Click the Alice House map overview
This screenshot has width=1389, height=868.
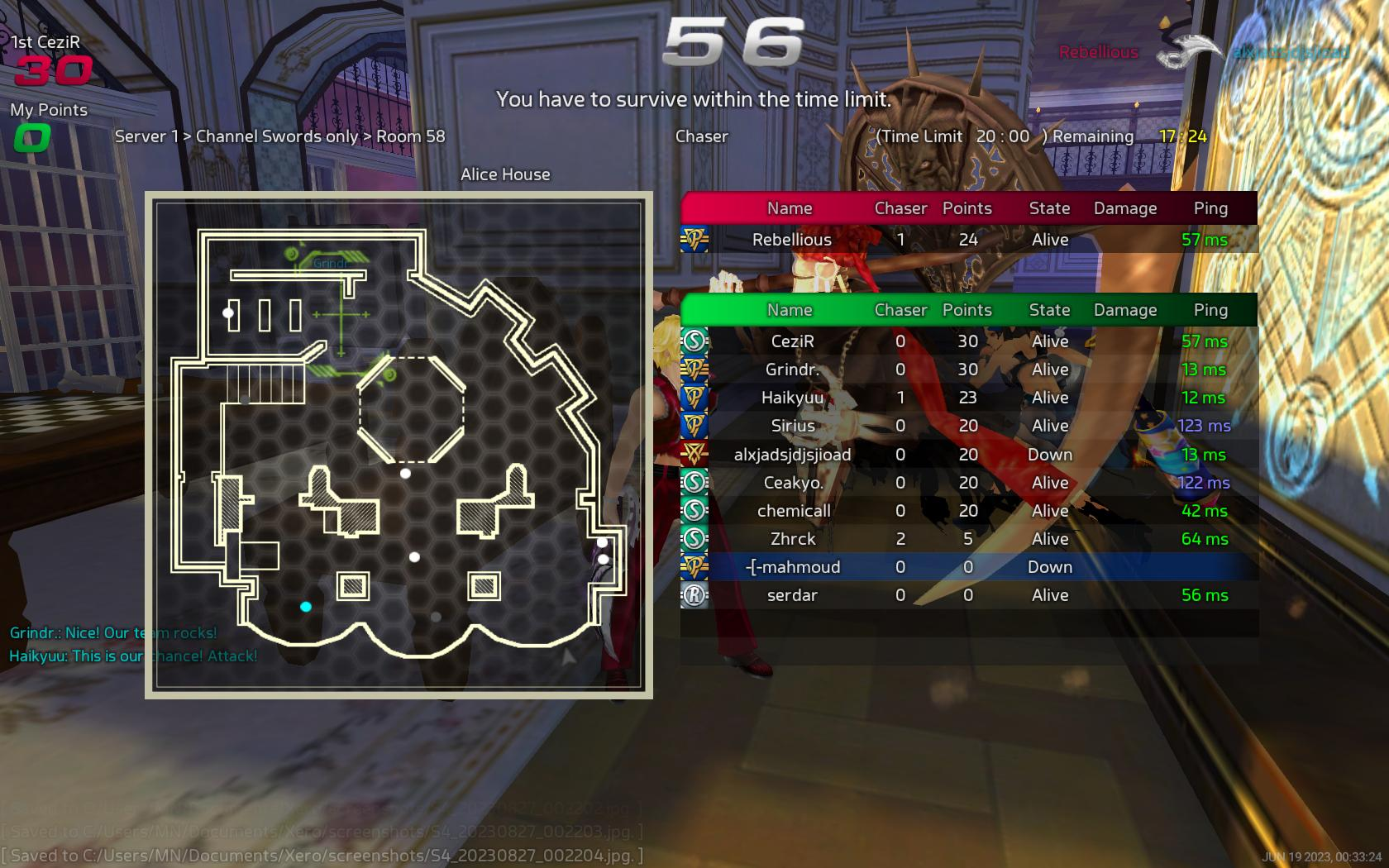(x=399, y=445)
